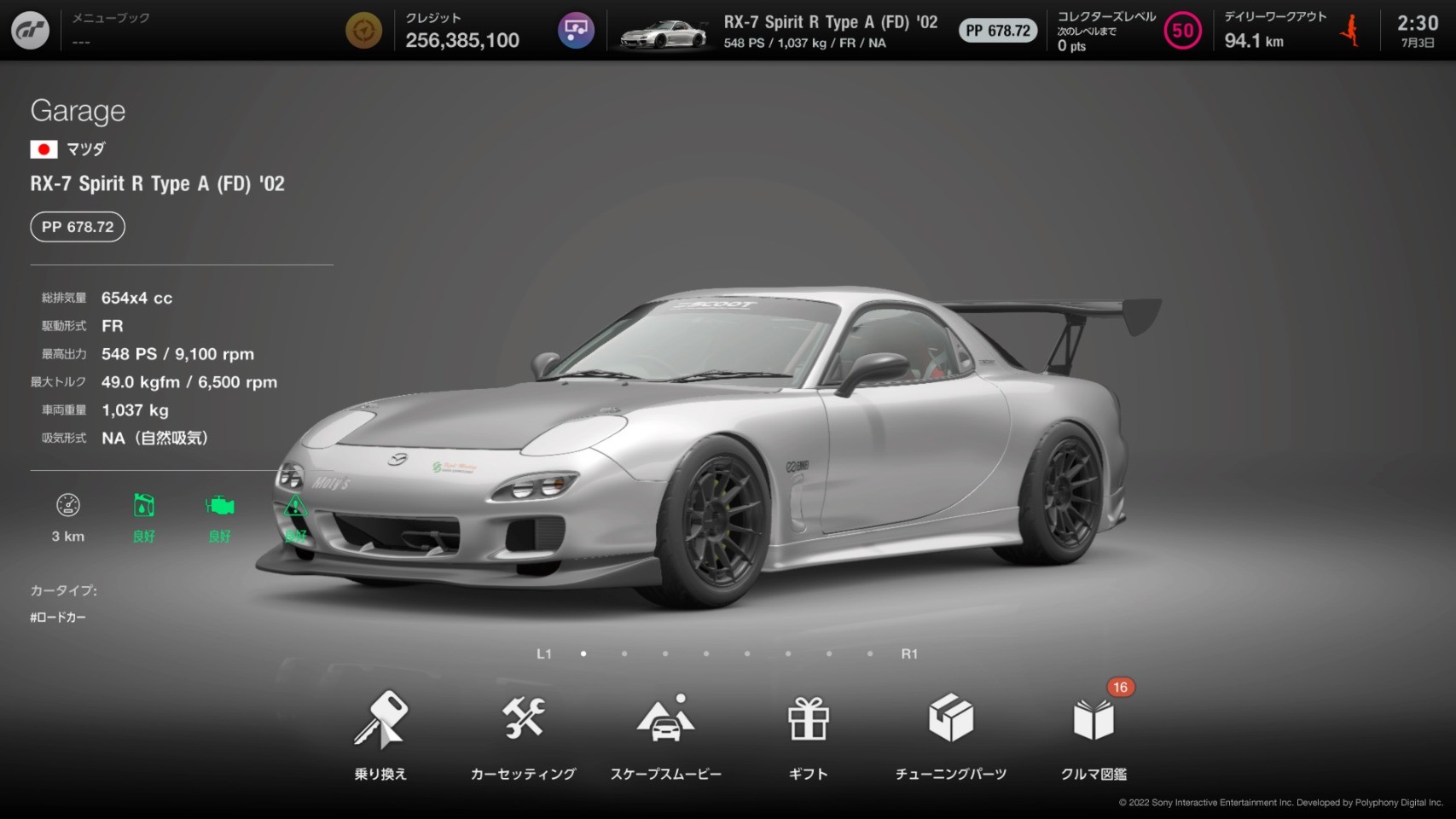Click the PP 678.72 badge under car name
The height and width of the screenshot is (819, 1456).
tap(78, 227)
